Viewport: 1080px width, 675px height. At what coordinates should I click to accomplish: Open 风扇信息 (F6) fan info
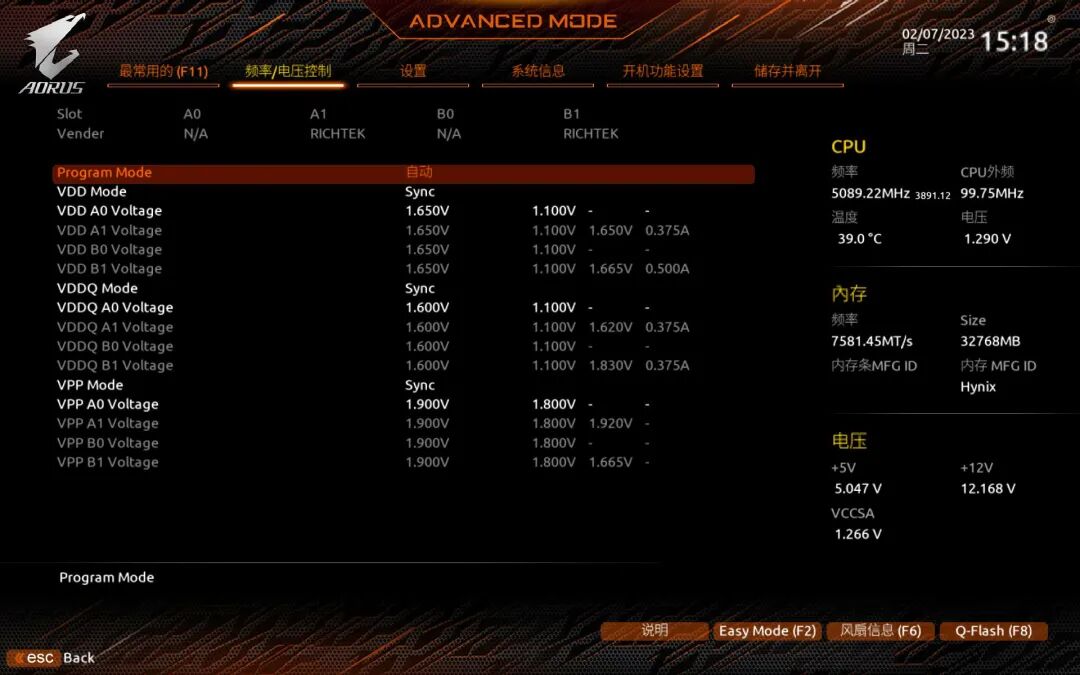click(880, 631)
